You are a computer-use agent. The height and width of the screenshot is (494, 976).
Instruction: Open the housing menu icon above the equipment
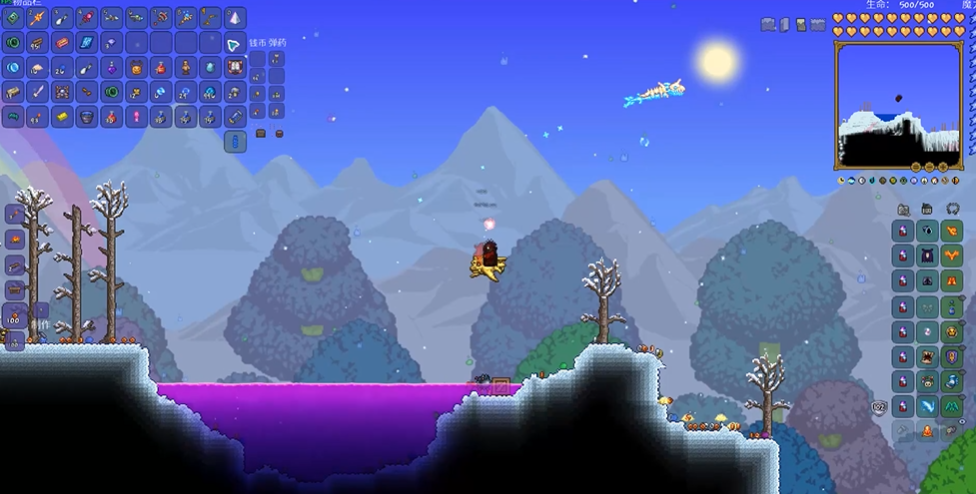tap(903, 209)
